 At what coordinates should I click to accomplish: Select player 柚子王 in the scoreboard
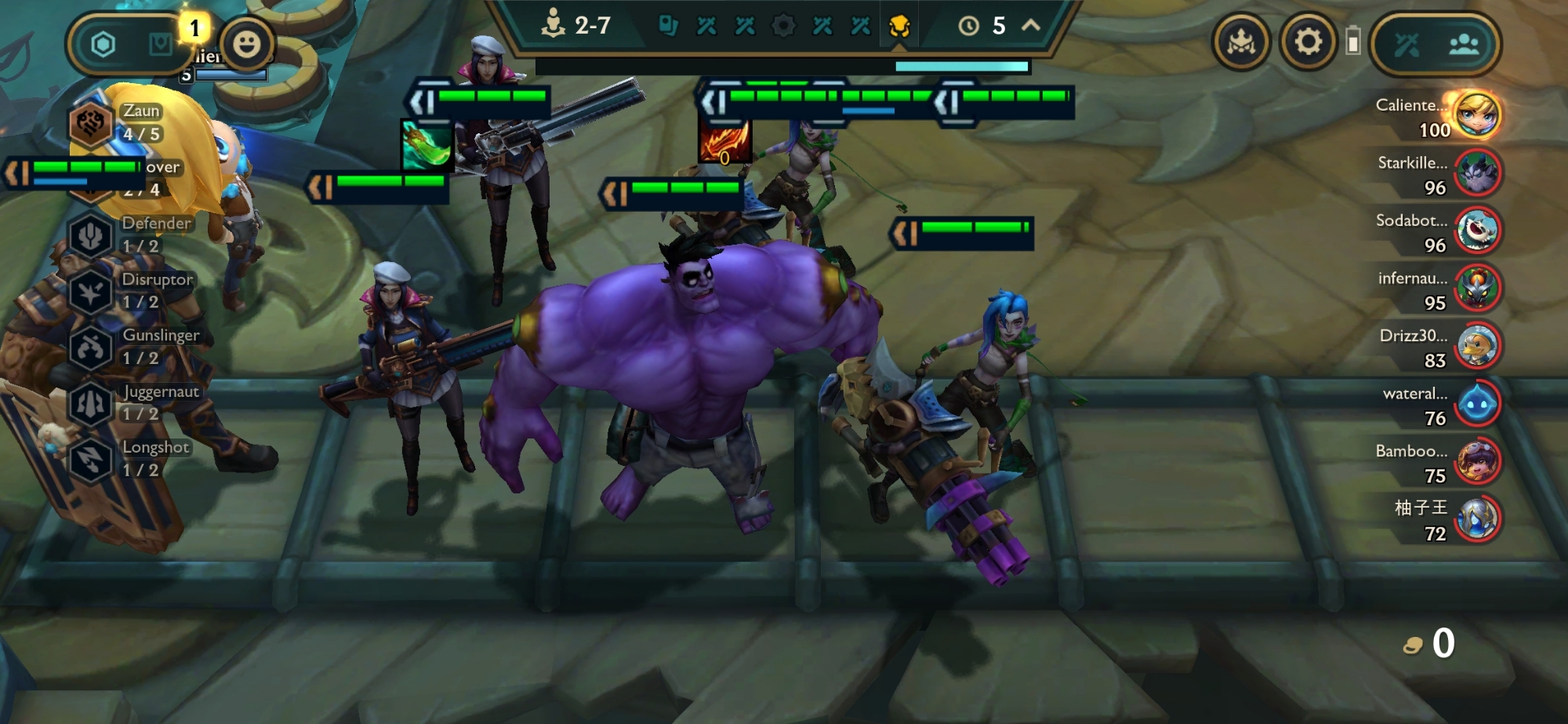point(1477,519)
